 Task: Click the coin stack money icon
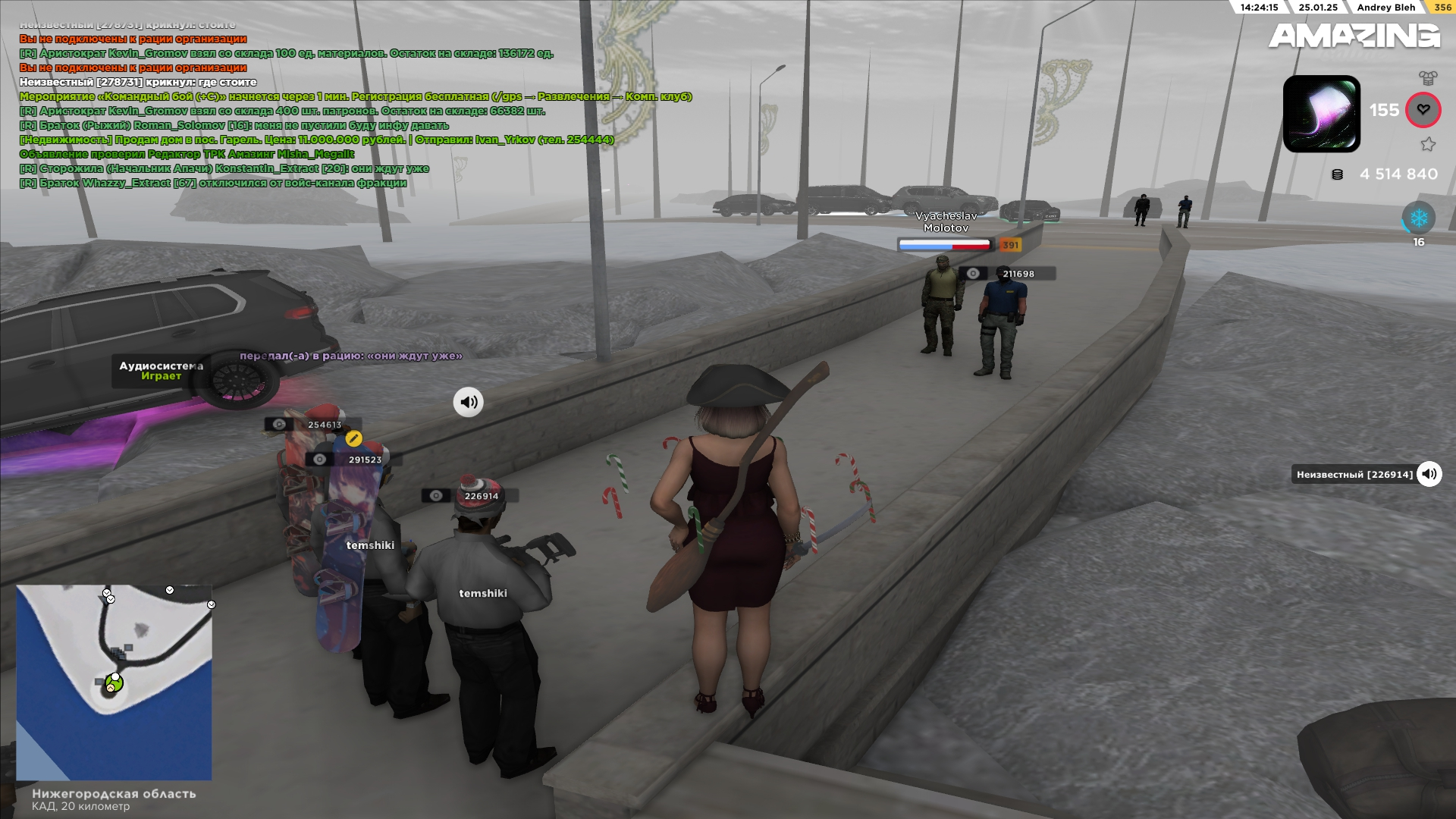(x=1338, y=174)
